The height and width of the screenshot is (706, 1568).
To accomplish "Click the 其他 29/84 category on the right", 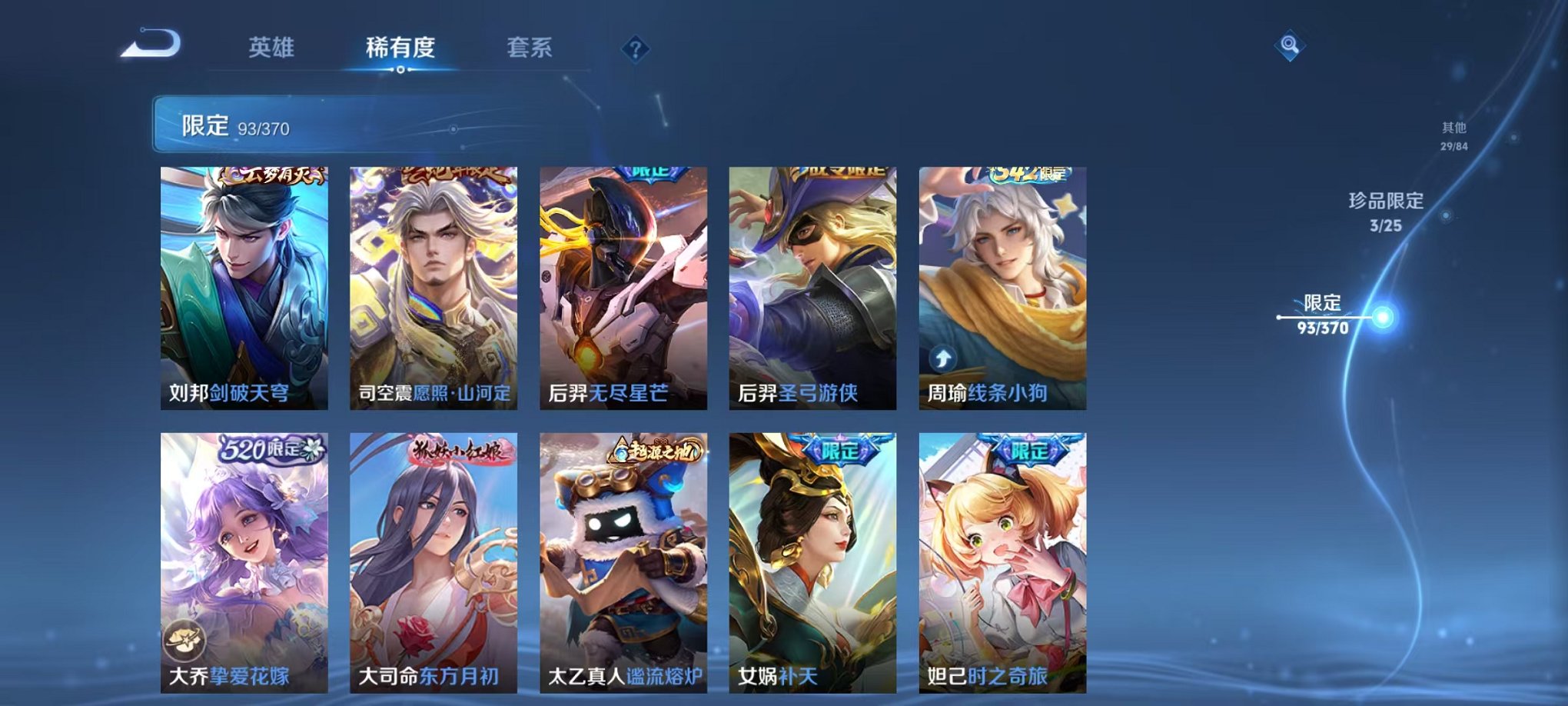I will click(1455, 135).
